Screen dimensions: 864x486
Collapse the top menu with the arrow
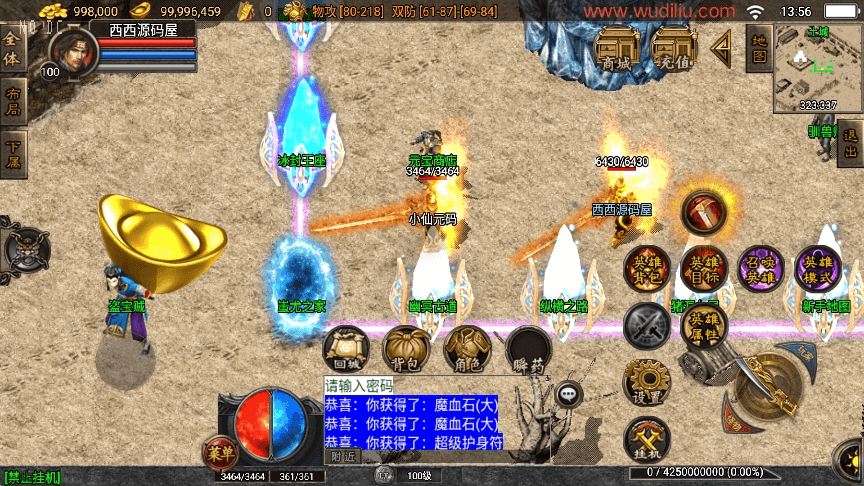721,45
